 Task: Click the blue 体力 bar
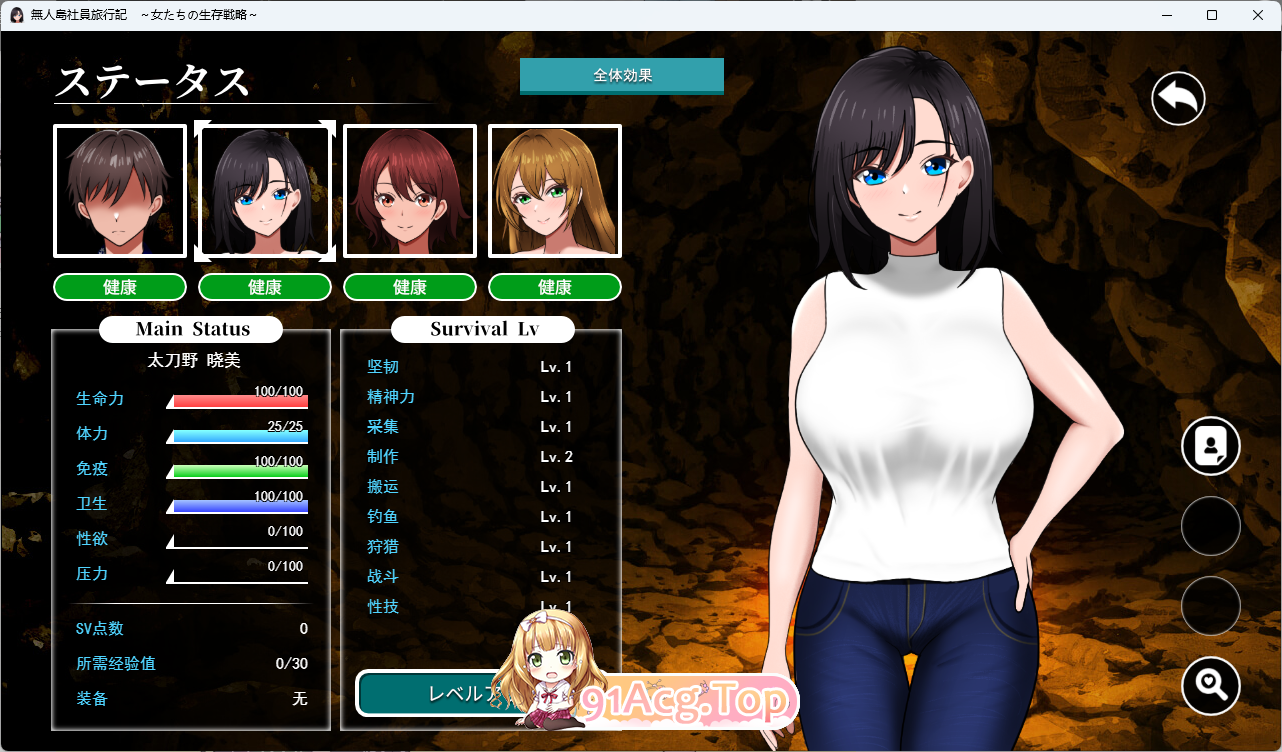[x=240, y=436]
